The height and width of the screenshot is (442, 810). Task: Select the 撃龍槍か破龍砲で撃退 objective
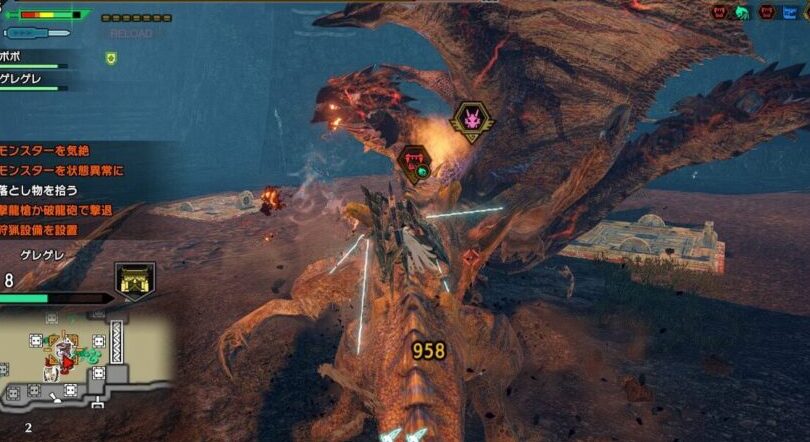coord(57,210)
